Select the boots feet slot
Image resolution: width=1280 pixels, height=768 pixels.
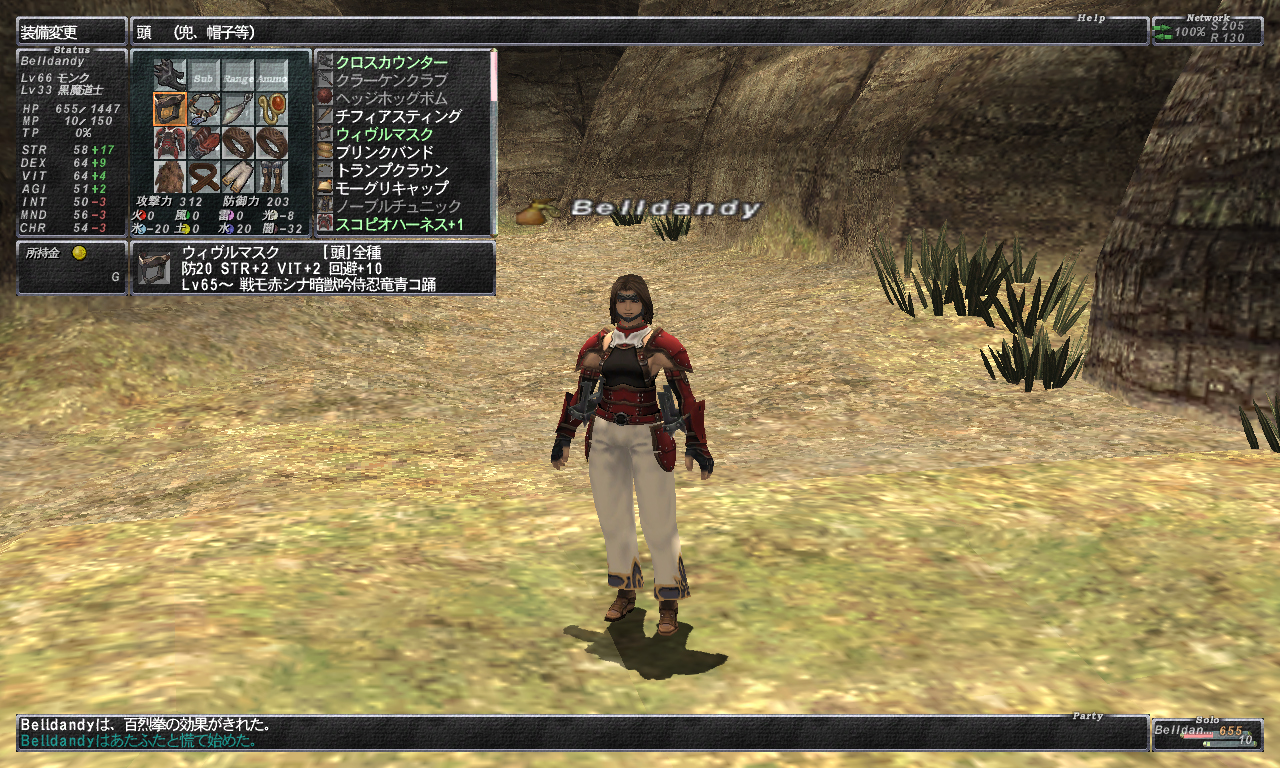pos(272,176)
